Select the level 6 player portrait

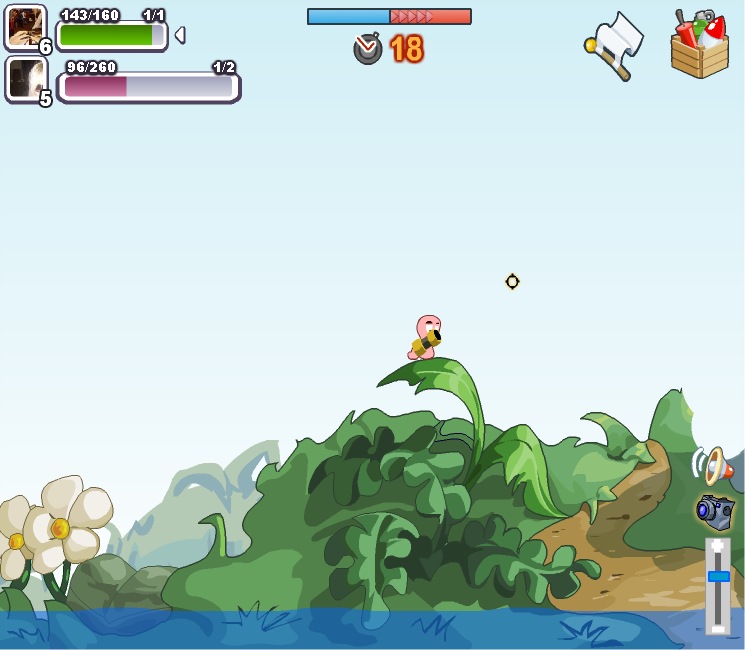point(25,26)
